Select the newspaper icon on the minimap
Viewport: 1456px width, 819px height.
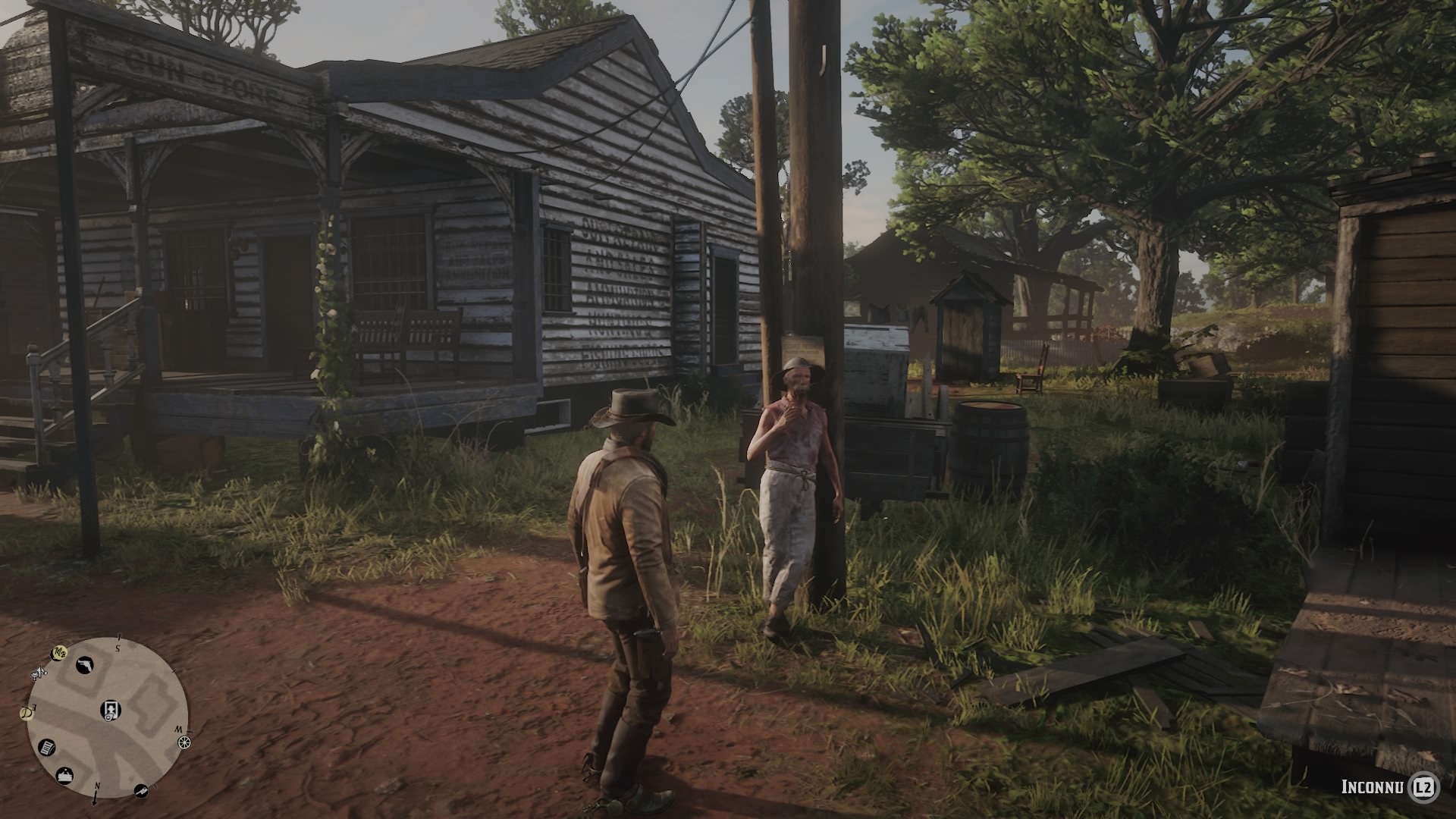point(46,748)
